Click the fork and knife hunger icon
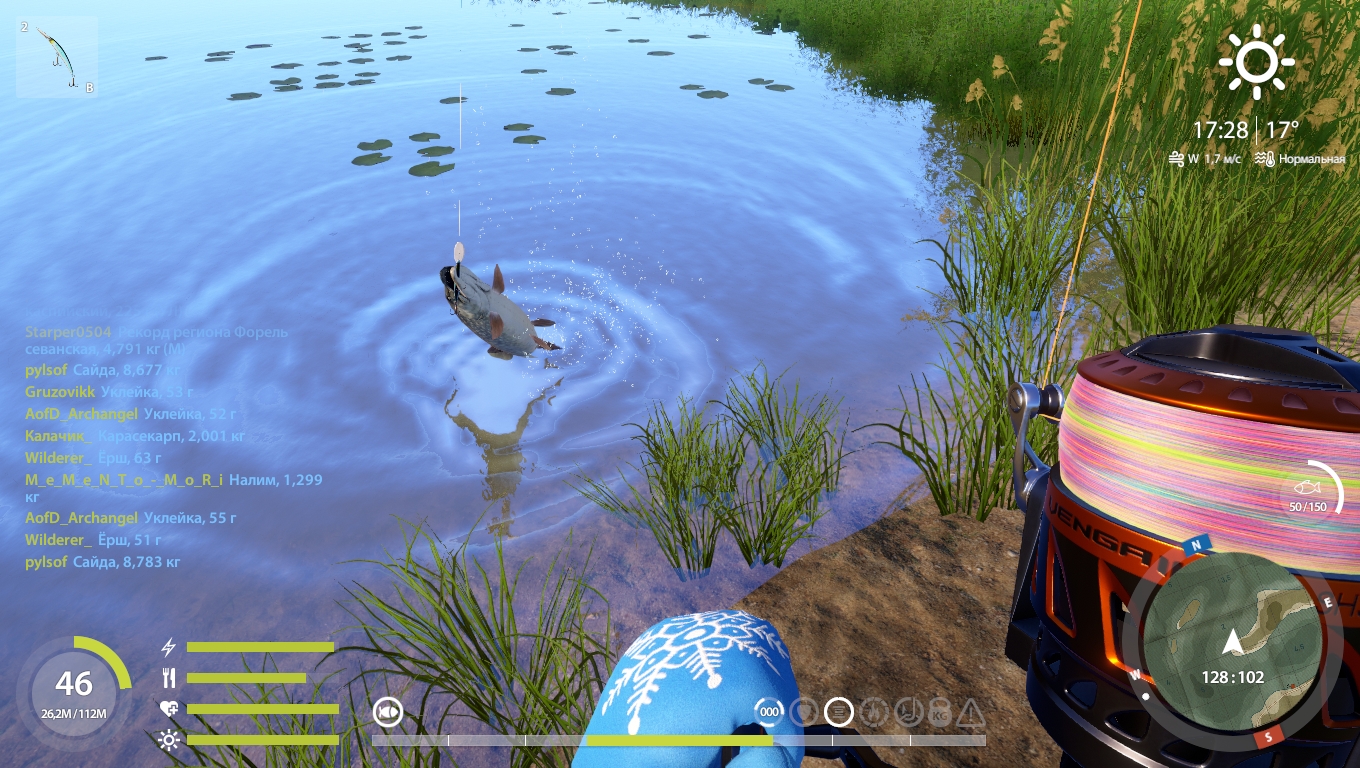Viewport: 1360px width, 768px height. 169,678
